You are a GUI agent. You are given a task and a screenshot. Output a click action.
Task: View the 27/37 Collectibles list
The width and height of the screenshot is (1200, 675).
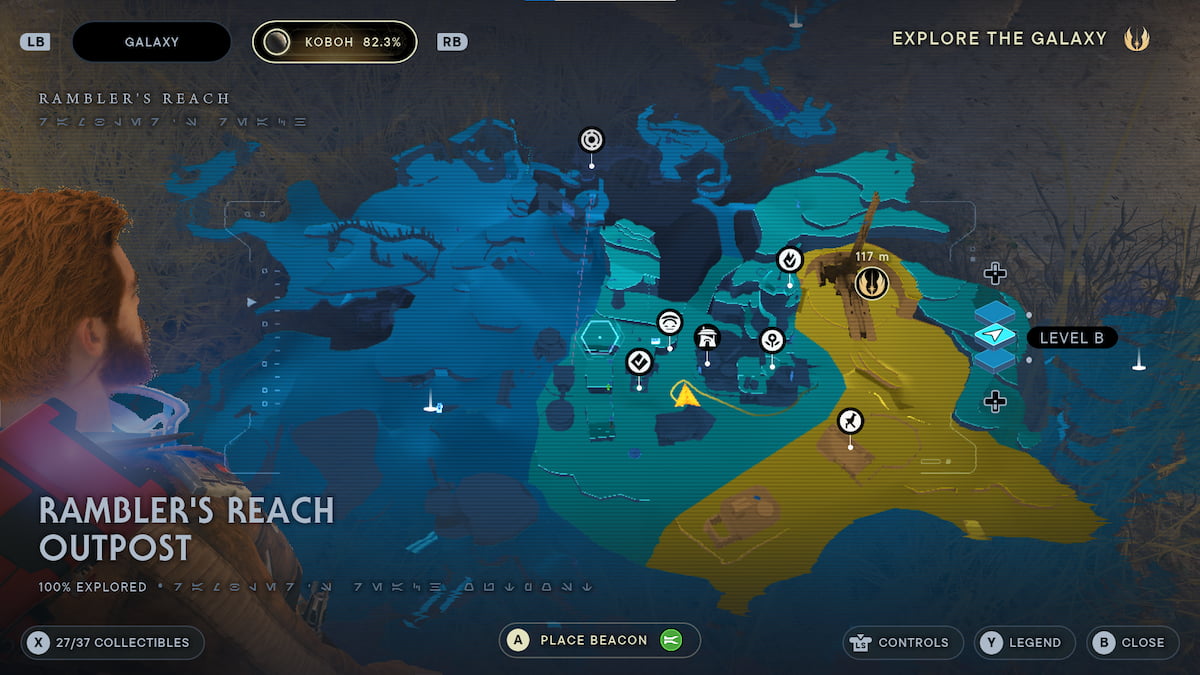pos(112,642)
